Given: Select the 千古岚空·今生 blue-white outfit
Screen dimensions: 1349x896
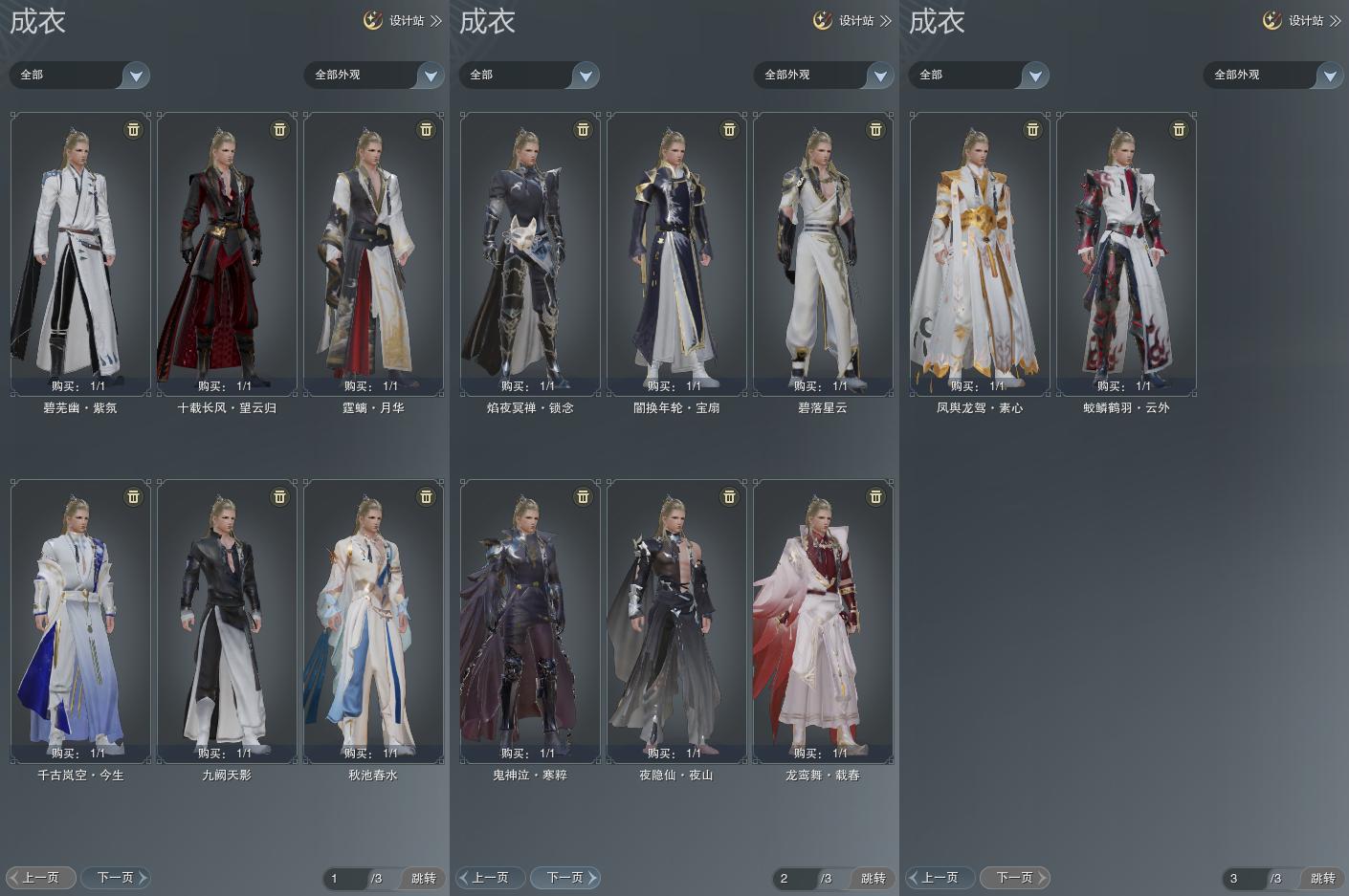Looking at the screenshot, I should point(80,621).
